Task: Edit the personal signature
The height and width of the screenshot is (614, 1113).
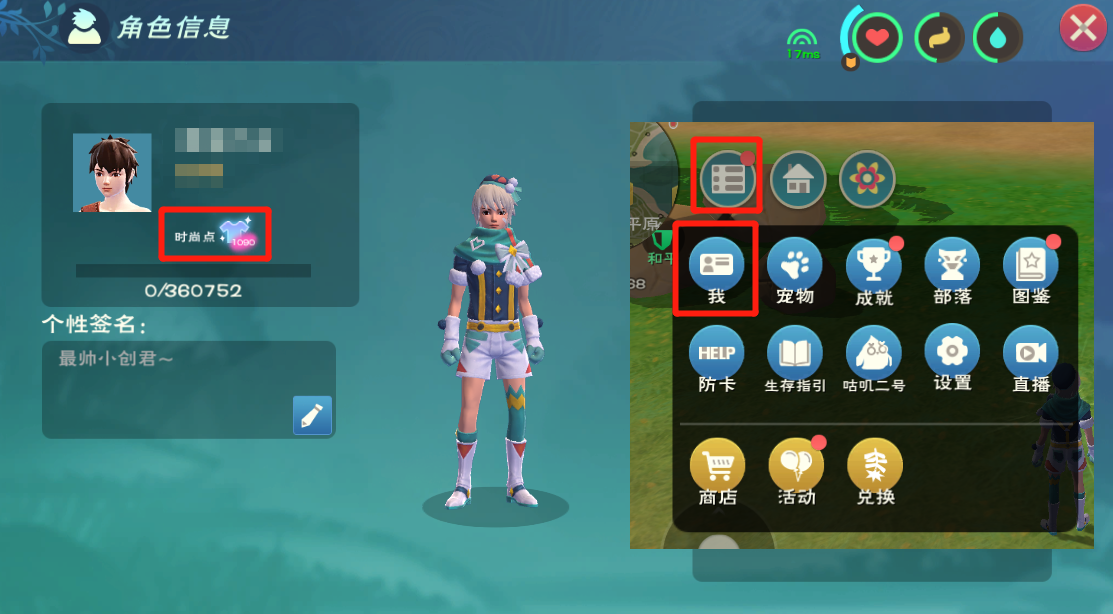Action: point(312,415)
